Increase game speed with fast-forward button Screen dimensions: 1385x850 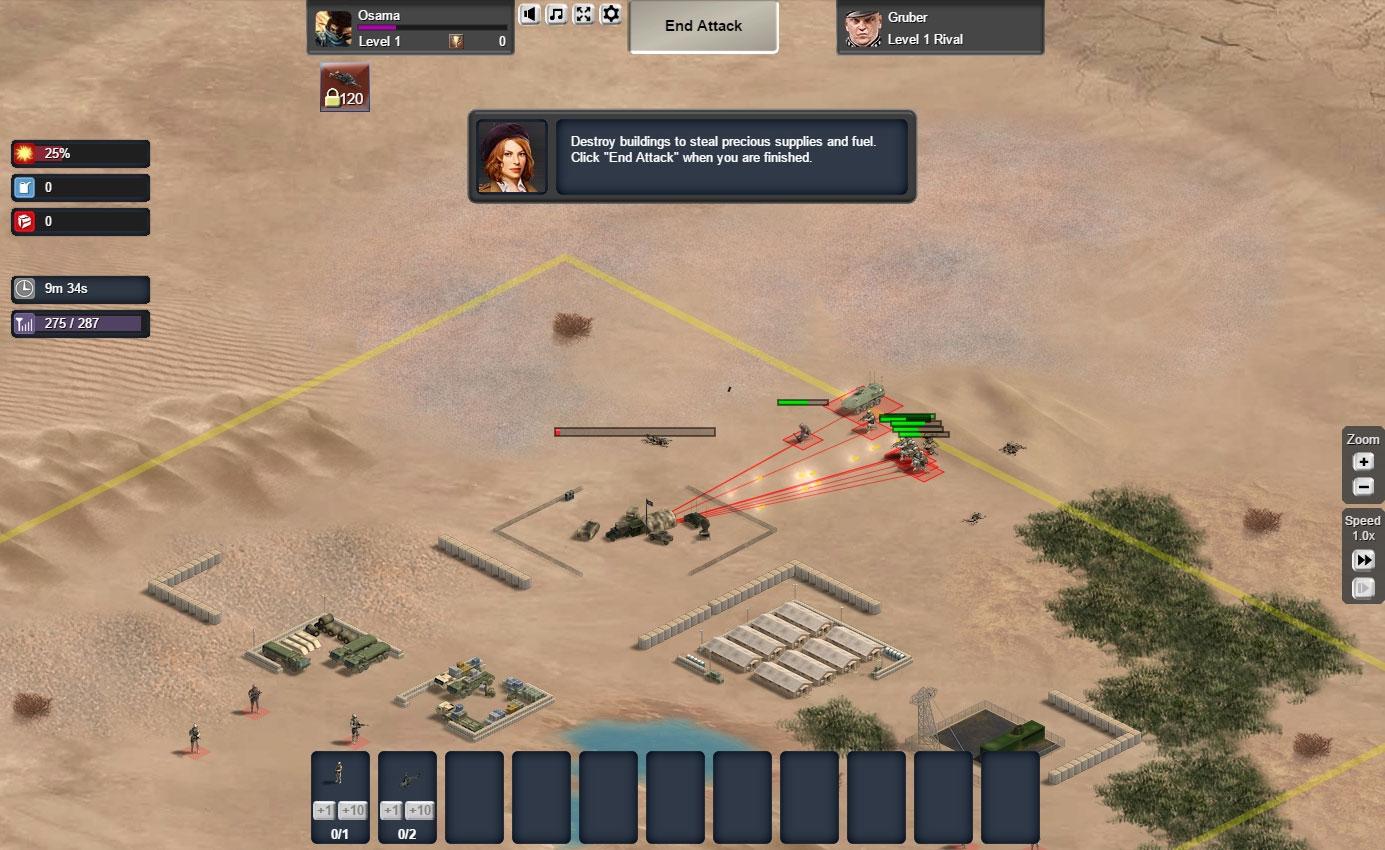[x=1363, y=560]
